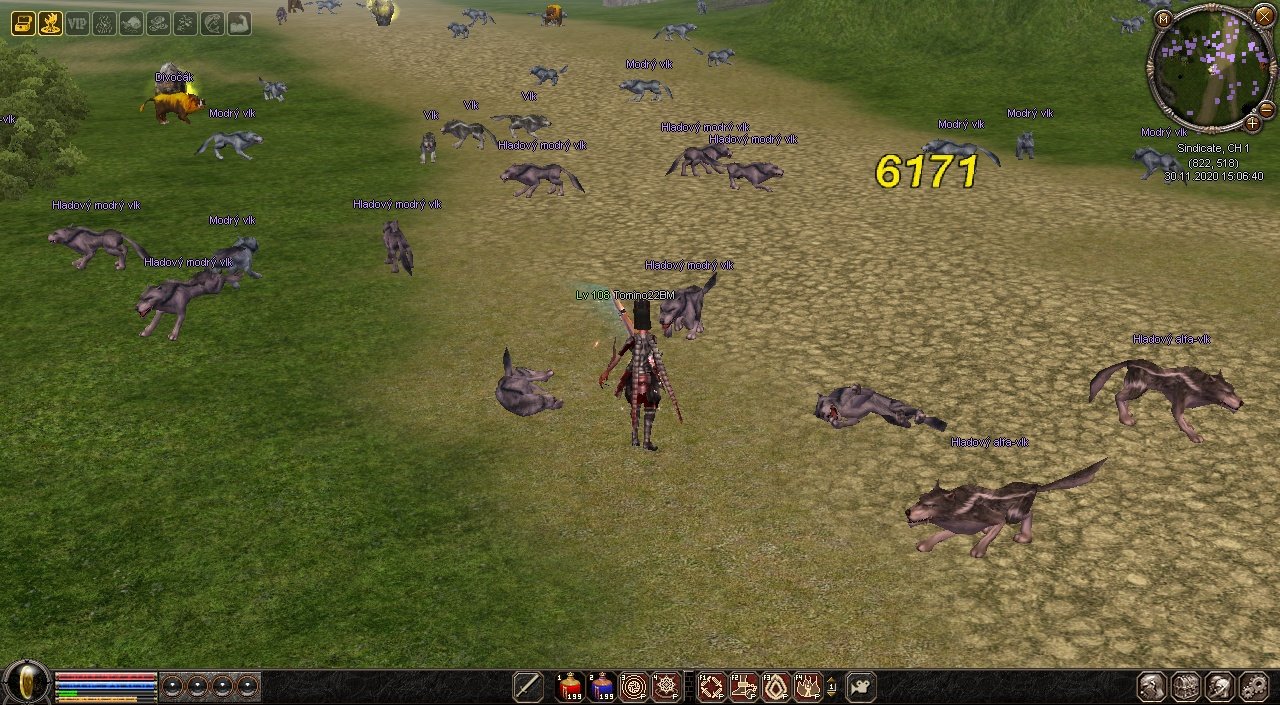Activate the F2 dashing boot skill

pos(744,686)
